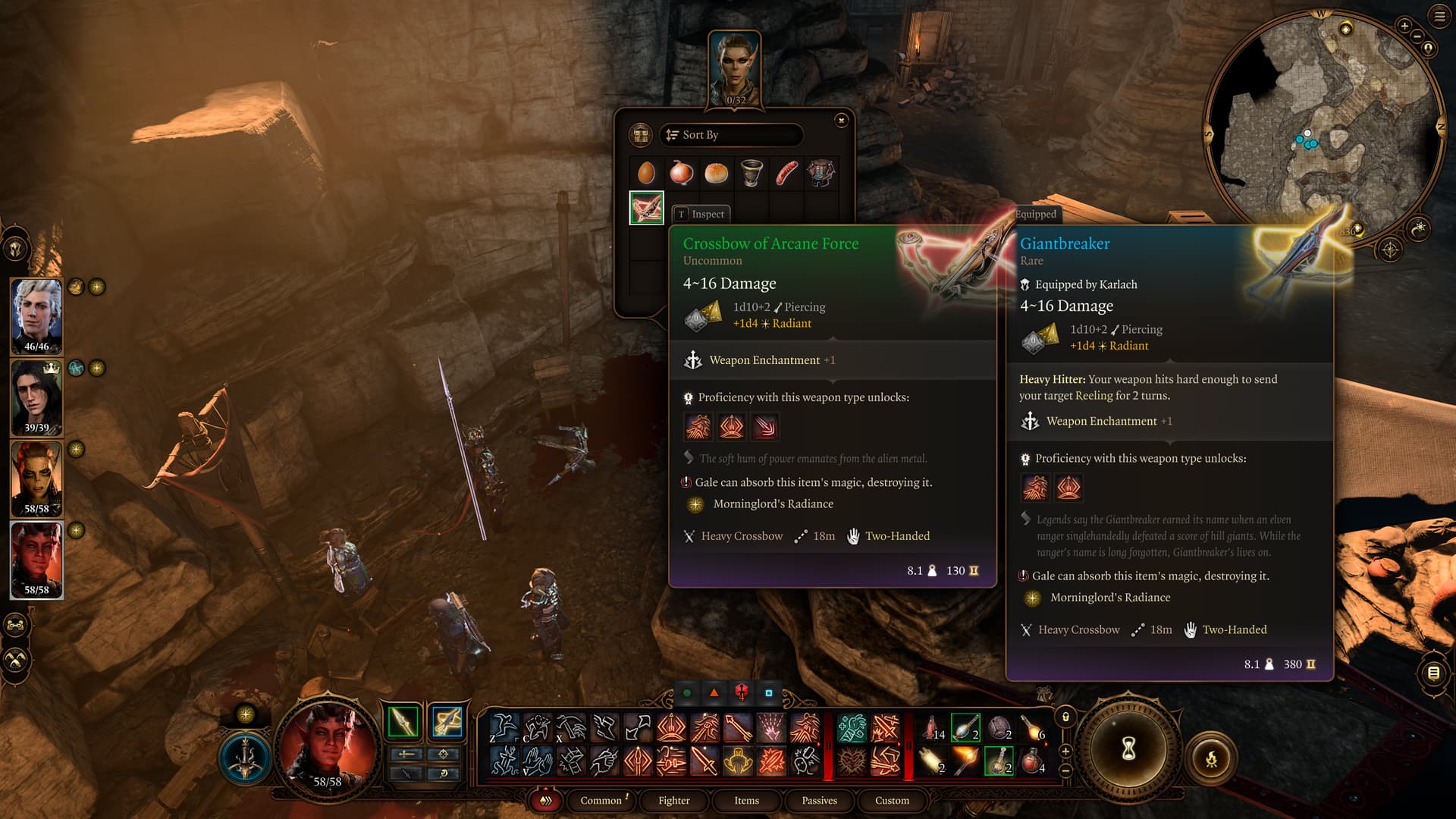
Task: Switch to the Fighter hotbar tab
Action: click(673, 801)
